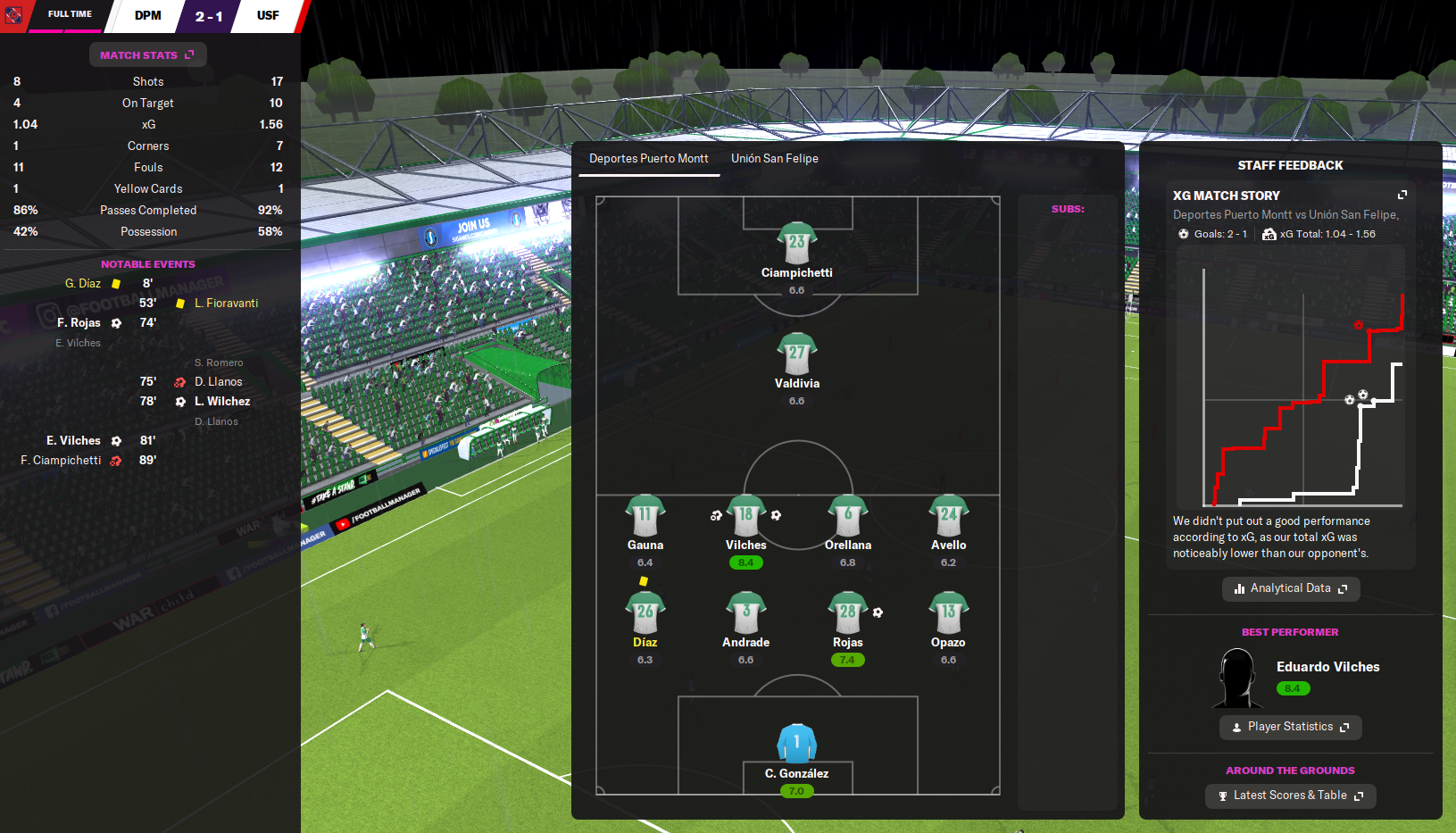Choose Valdivia's number 27 shirt

[796, 354]
